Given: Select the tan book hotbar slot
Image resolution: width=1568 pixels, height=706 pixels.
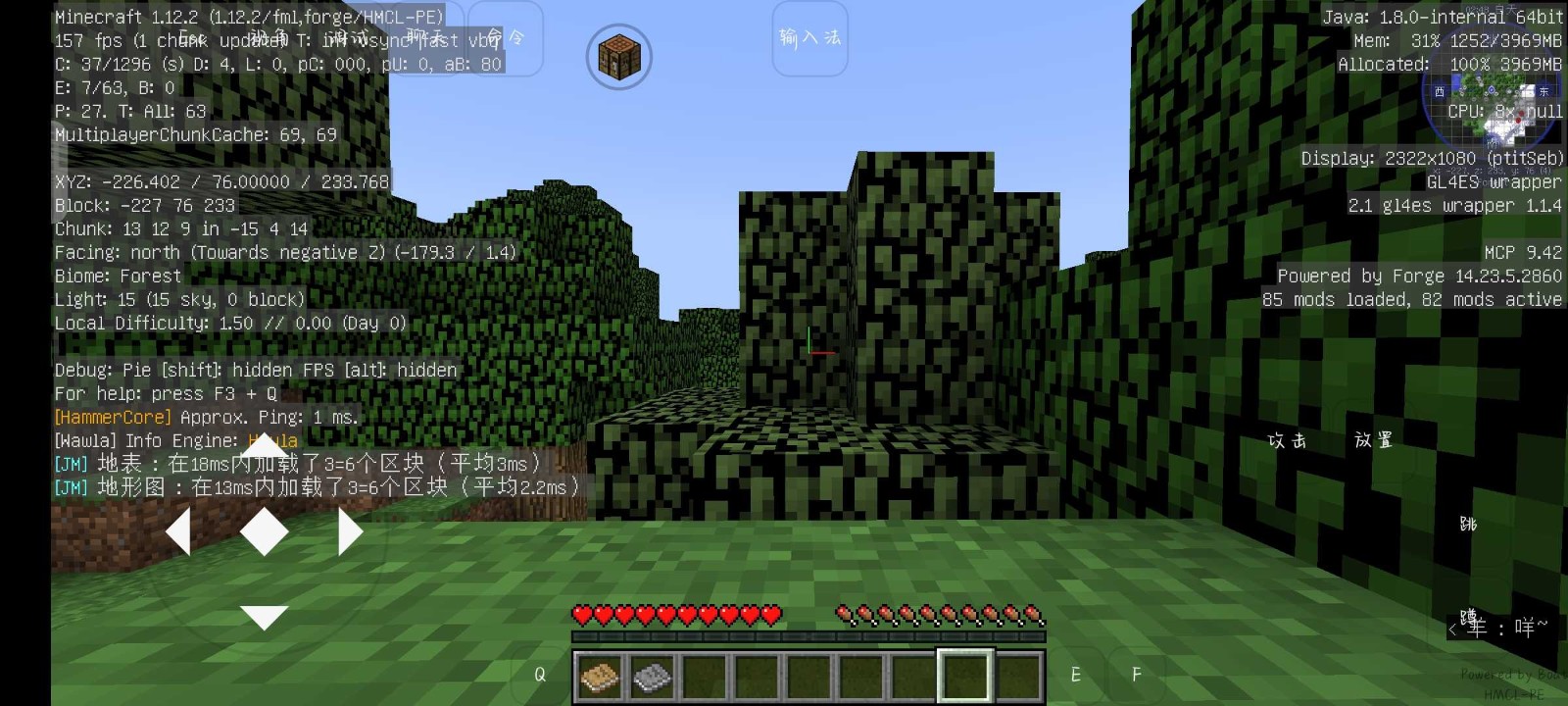Looking at the screenshot, I should [x=600, y=677].
